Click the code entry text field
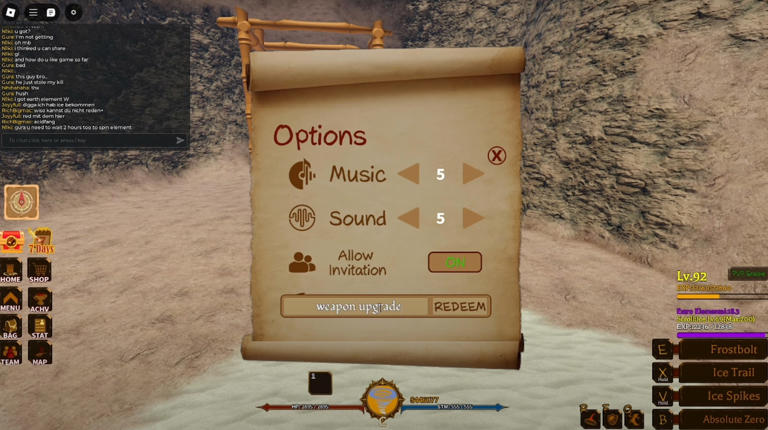Viewport: 768px width, 430px height. tap(357, 306)
